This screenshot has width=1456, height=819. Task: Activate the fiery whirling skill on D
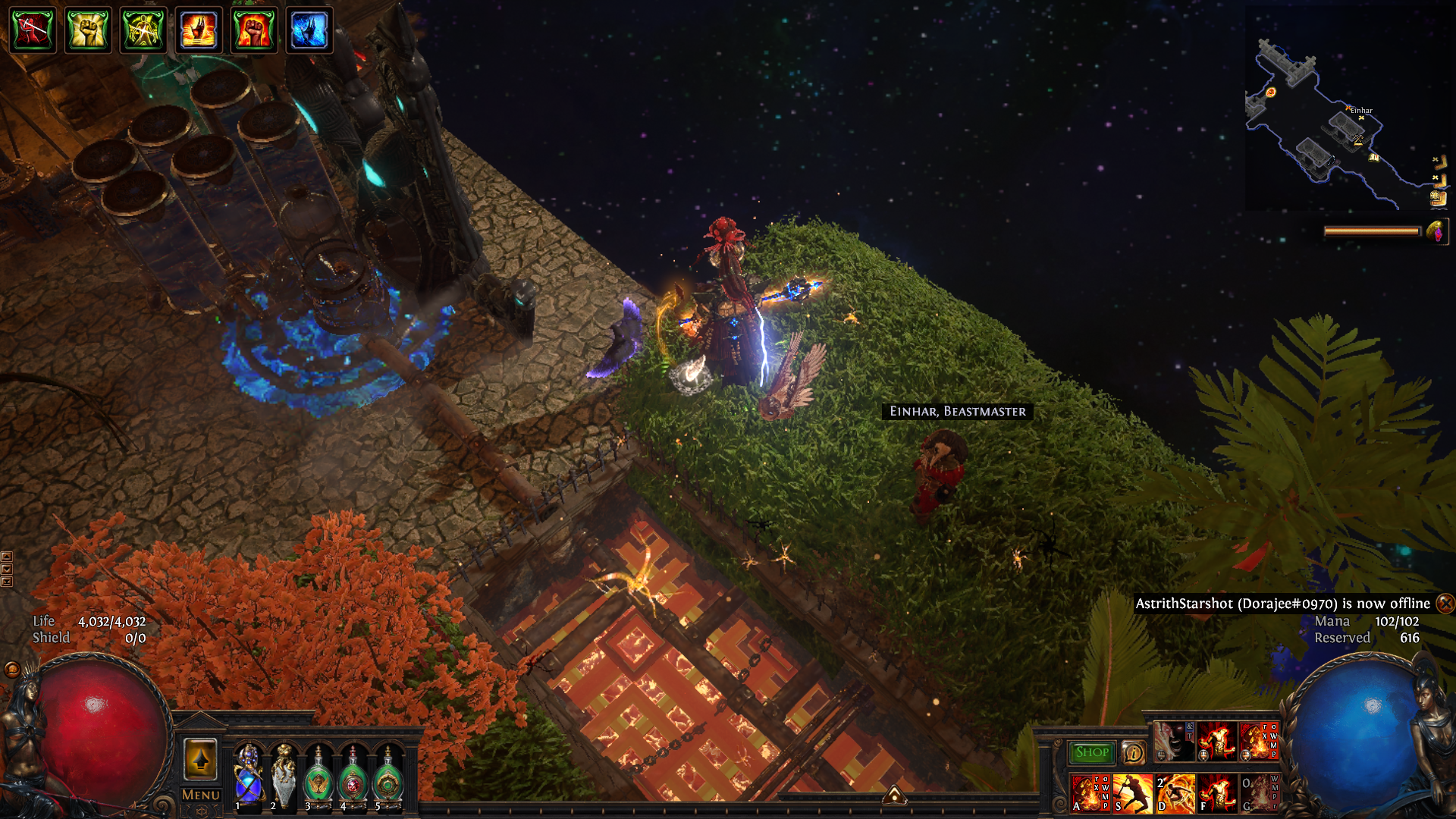pyautogui.click(x=1175, y=792)
